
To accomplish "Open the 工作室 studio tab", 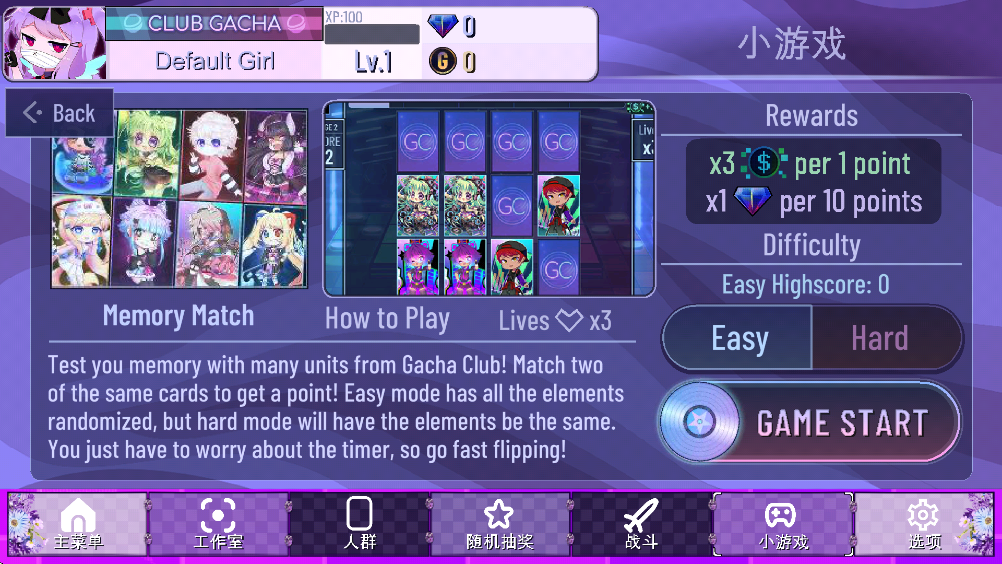I will coord(218,525).
